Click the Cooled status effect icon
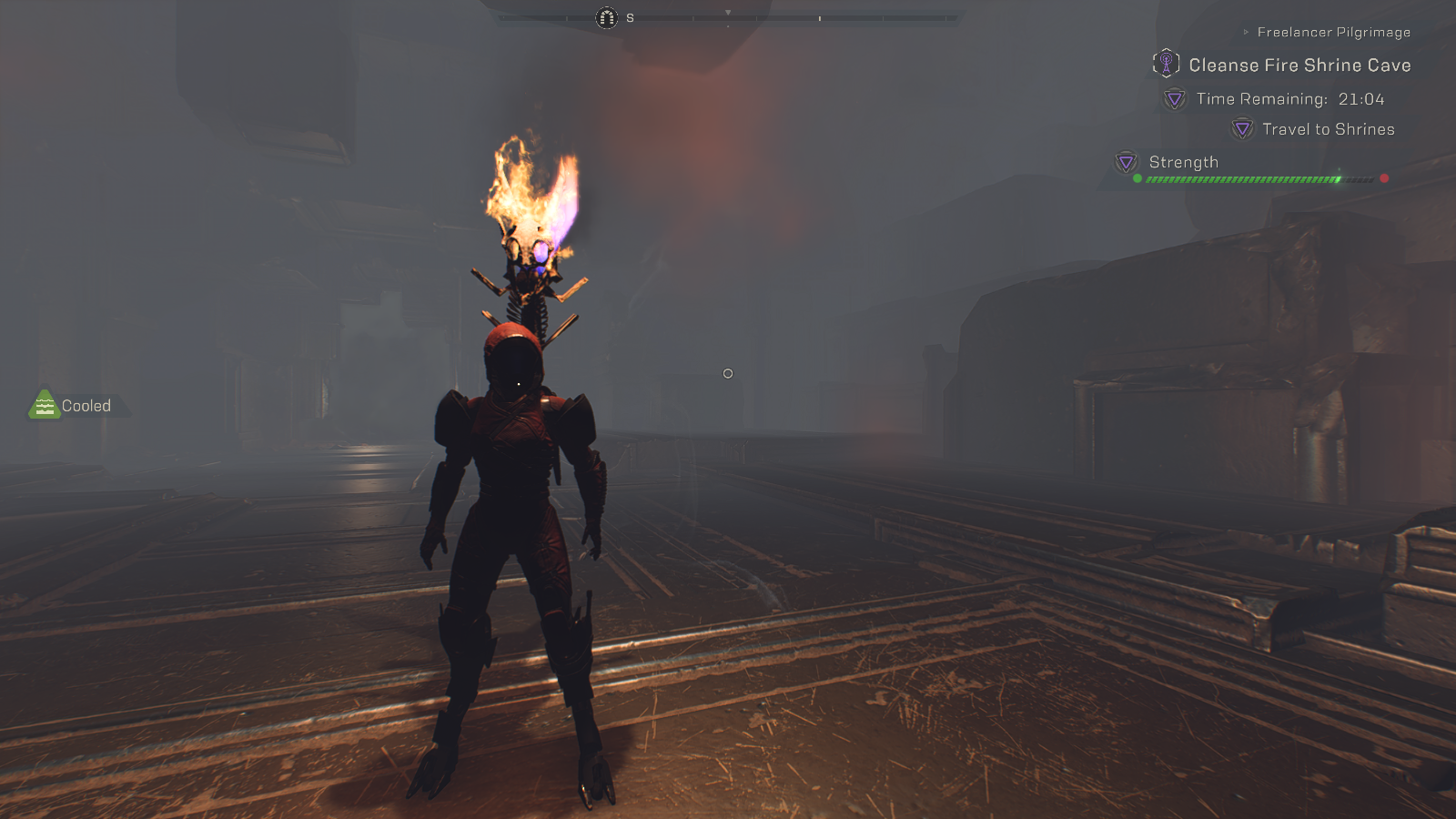This screenshot has width=1456, height=819. tap(44, 405)
